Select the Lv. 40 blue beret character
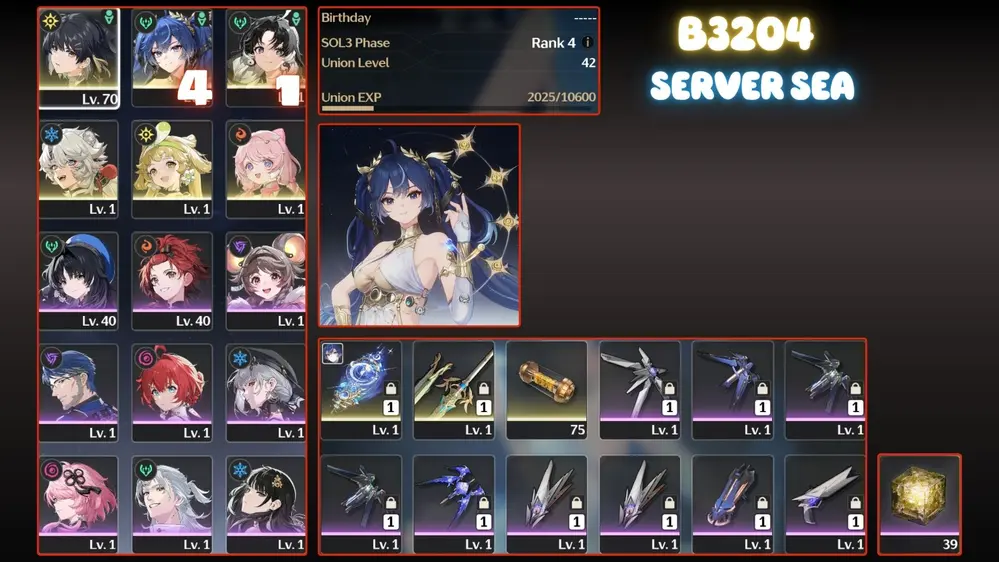This screenshot has width=999, height=562. pos(79,281)
